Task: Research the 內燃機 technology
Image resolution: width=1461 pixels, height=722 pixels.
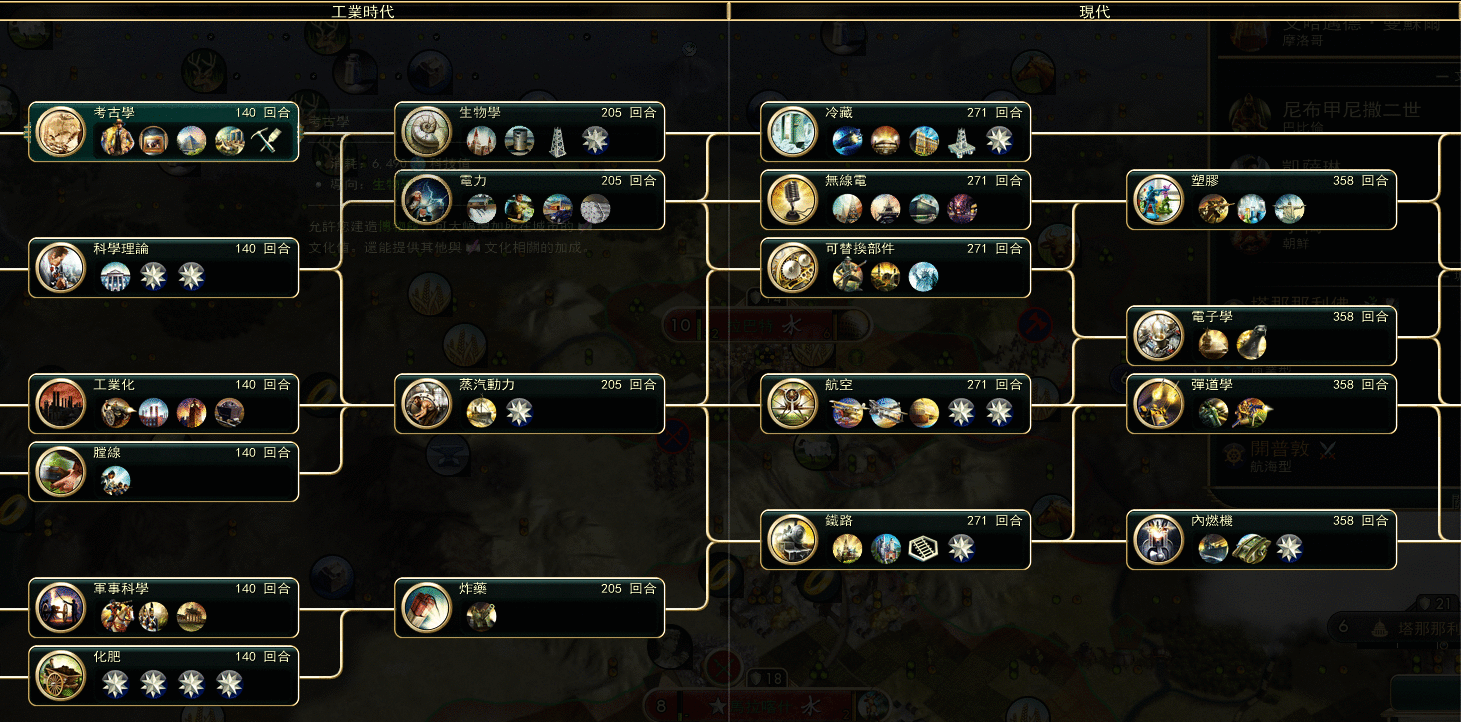Action: [1261, 539]
